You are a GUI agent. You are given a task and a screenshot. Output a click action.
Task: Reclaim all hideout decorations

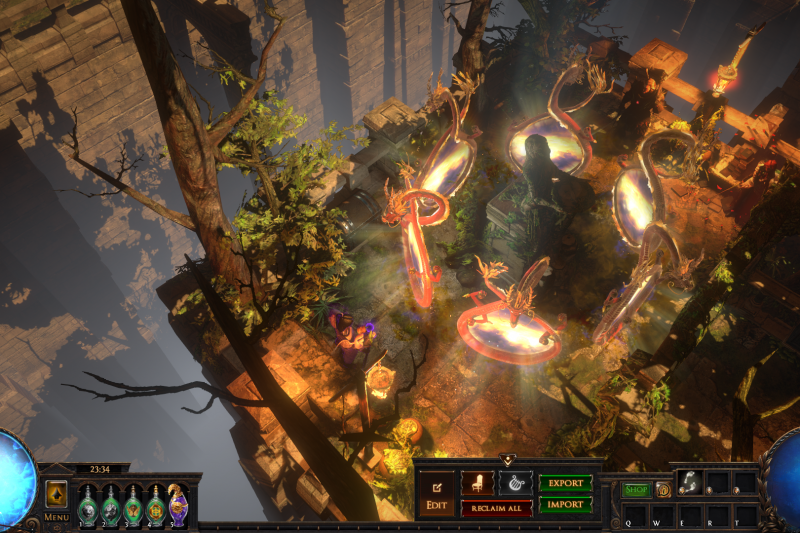[496, 508]
